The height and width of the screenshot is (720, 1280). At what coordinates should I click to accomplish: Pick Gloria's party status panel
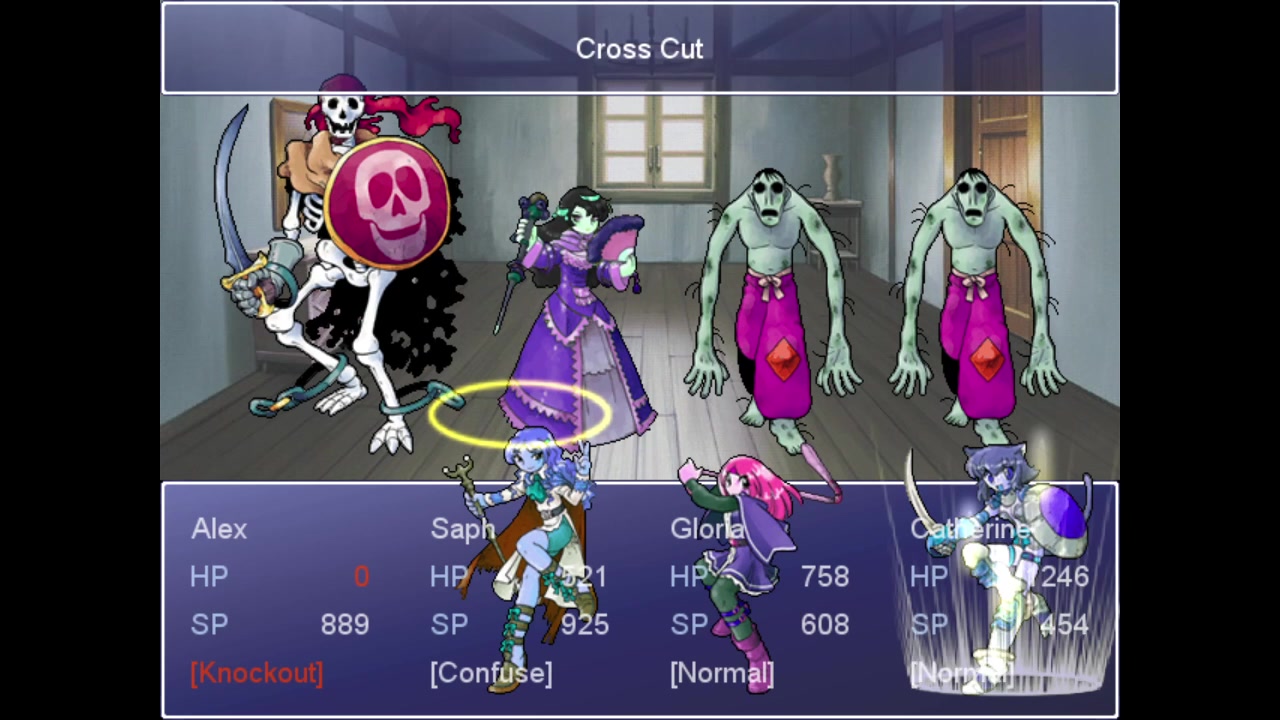[760, 600]
